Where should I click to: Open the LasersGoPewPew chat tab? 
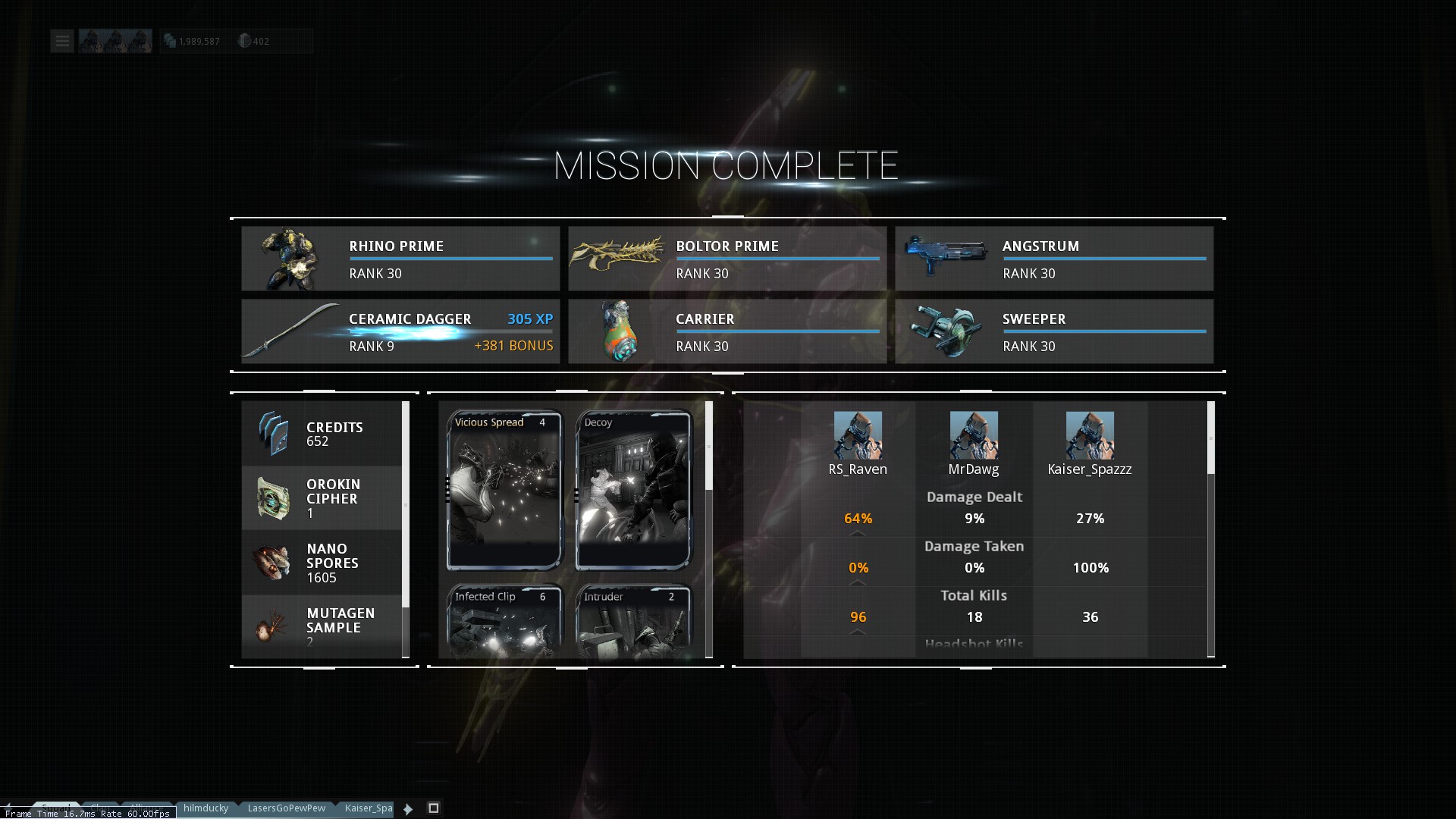[287, 808]
